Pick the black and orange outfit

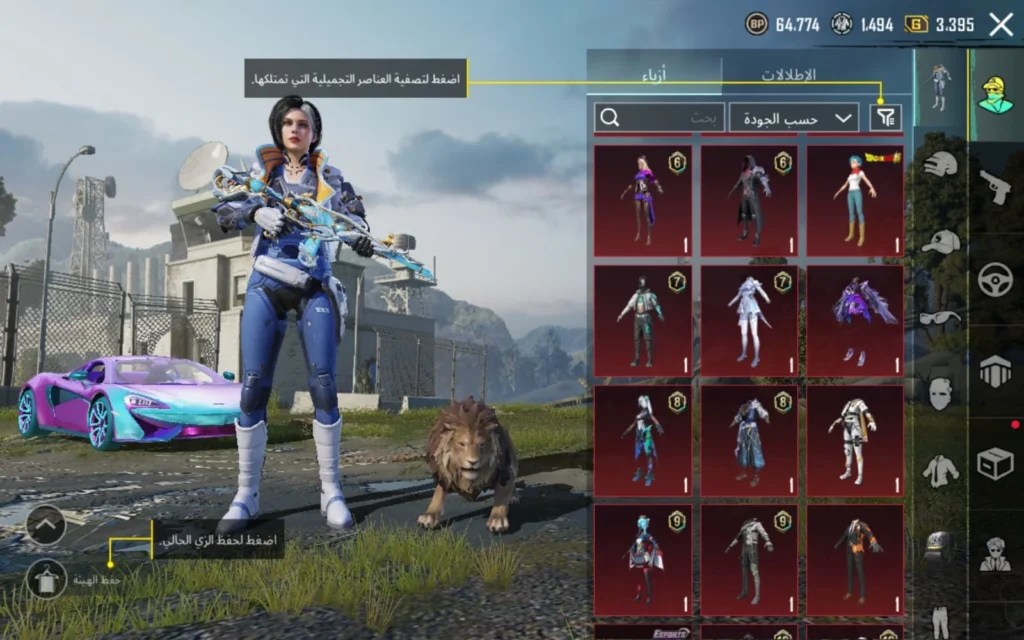coord(854,558)
